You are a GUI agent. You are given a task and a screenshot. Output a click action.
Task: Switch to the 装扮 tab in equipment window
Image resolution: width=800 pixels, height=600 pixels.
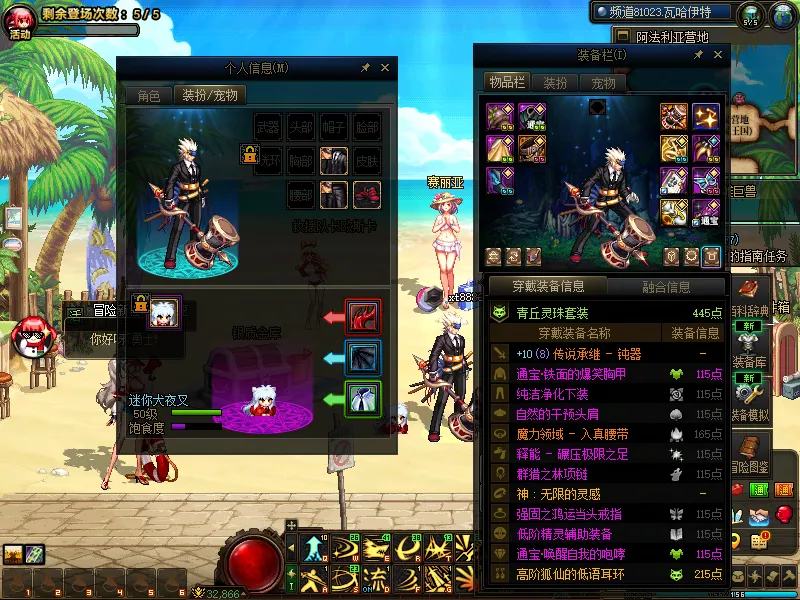click(555, 83)
